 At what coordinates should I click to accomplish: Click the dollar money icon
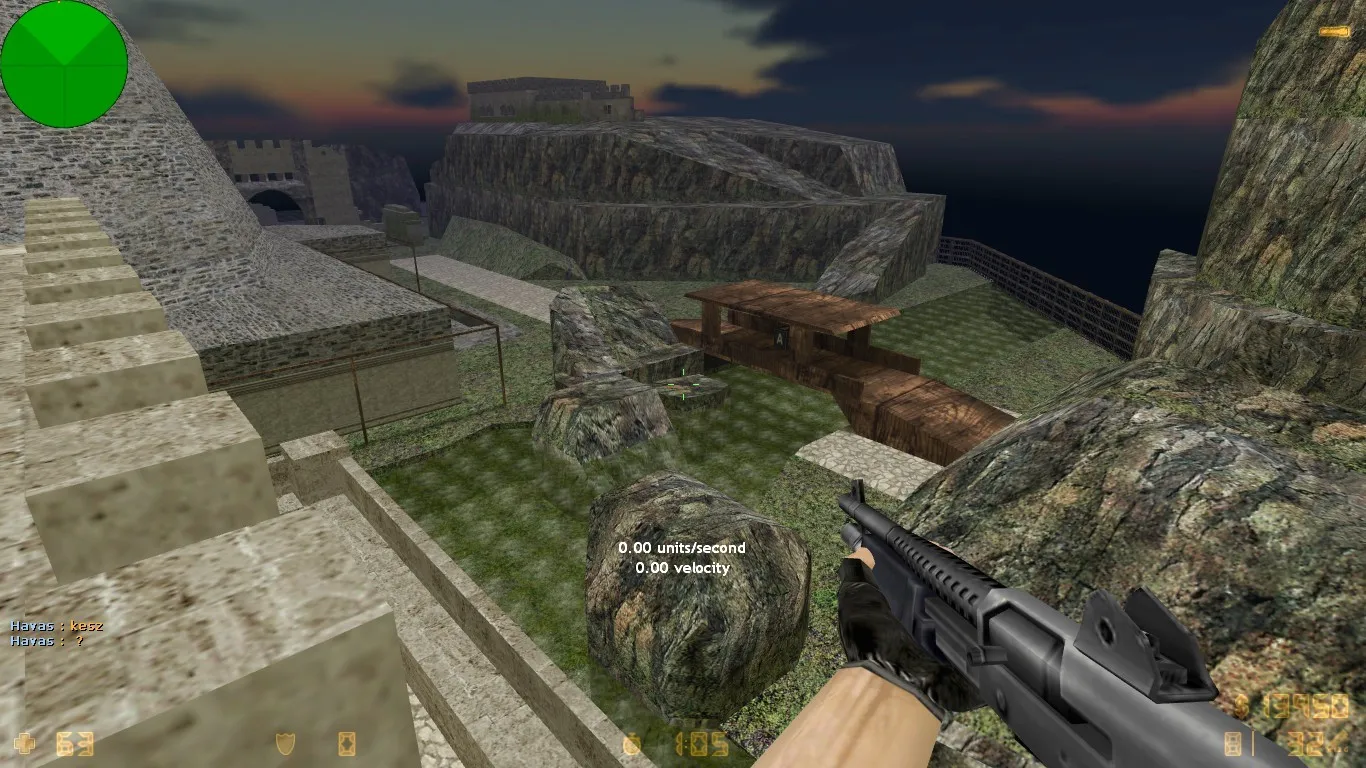click(x=1240, y=706)
